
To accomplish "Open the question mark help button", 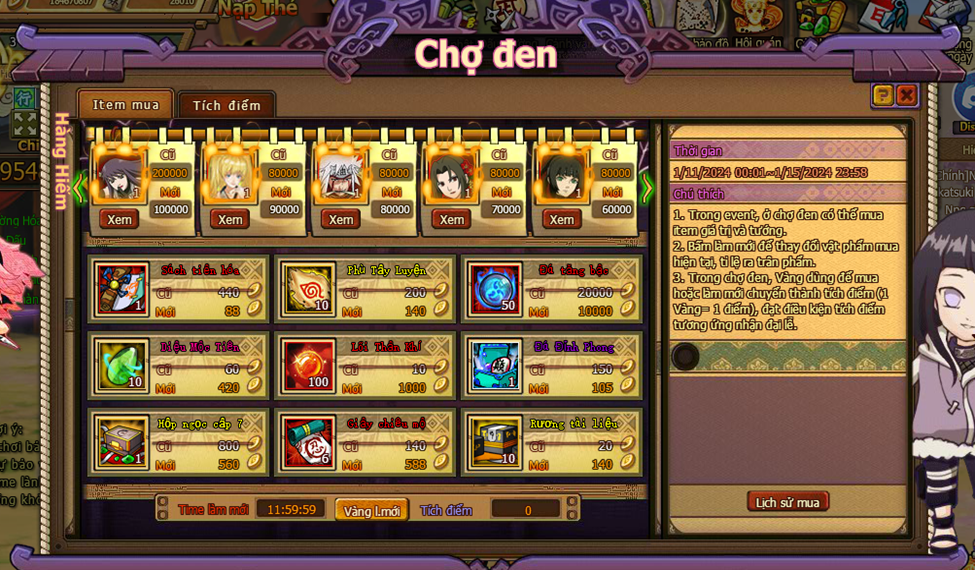I will tap(882, 95).
